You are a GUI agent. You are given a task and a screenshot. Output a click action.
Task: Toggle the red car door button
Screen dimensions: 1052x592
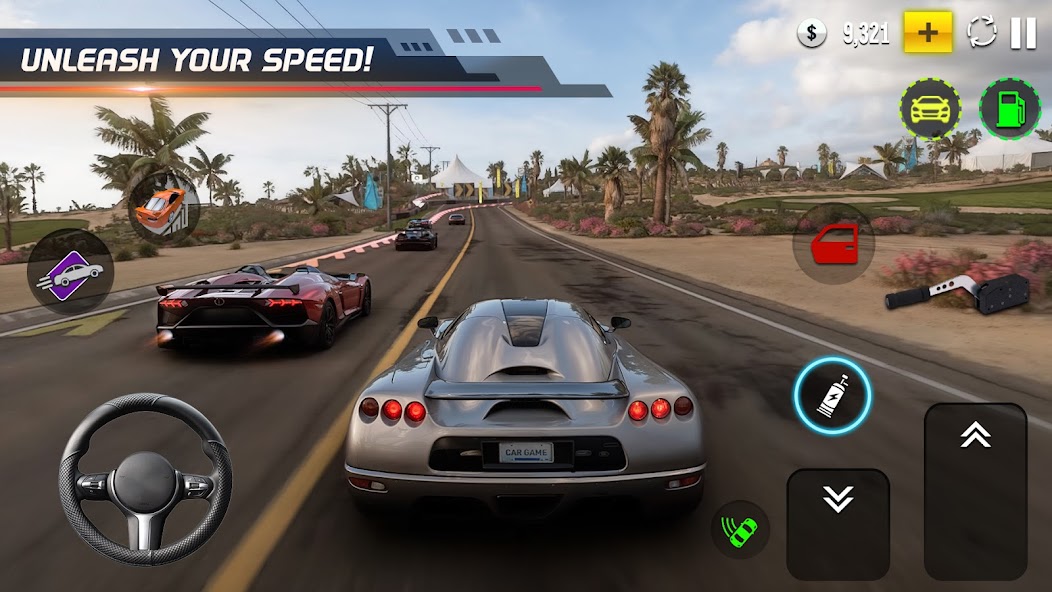pos(834,244)
